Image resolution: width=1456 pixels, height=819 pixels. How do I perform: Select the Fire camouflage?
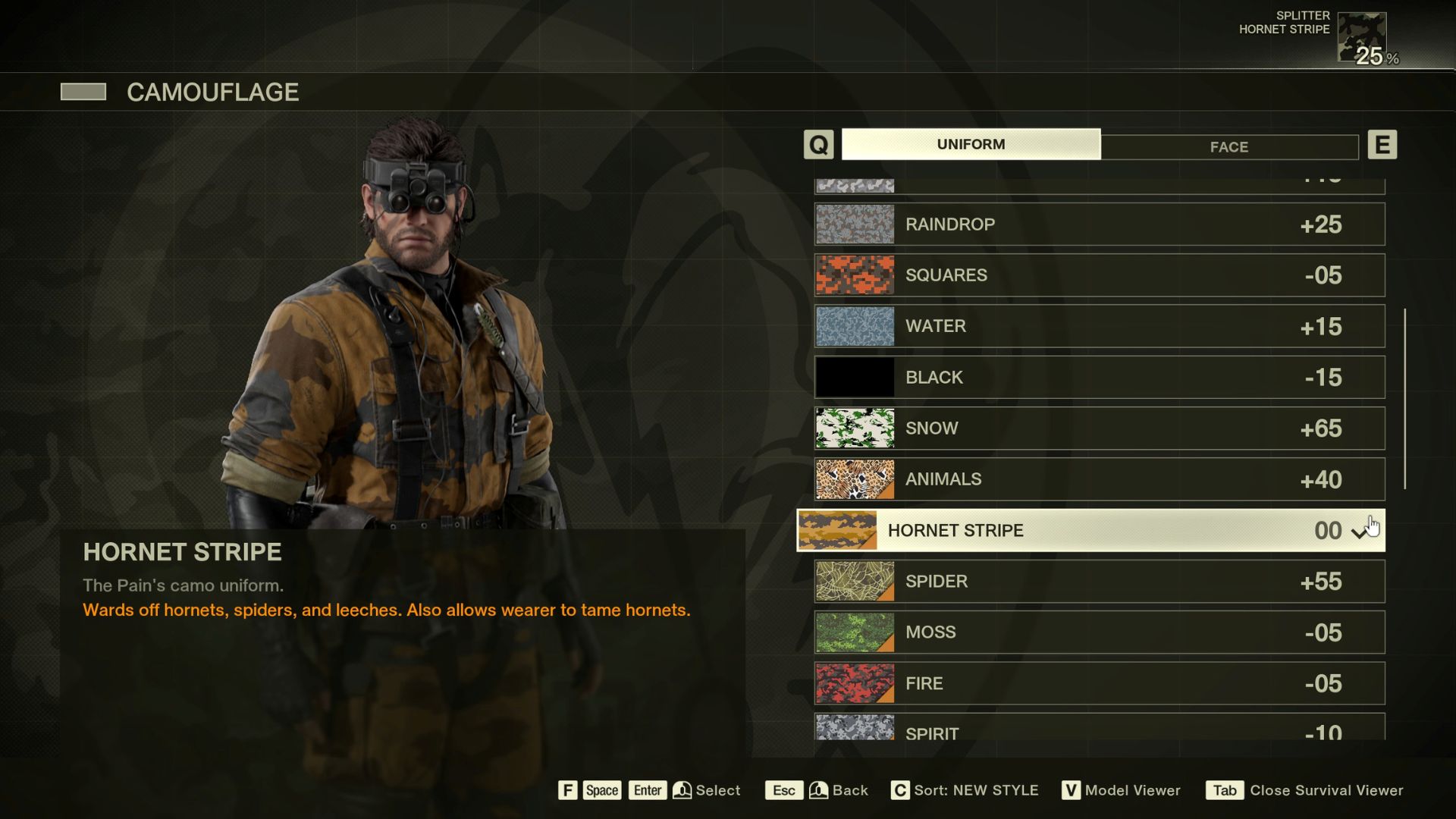[x=1100, y=683]
